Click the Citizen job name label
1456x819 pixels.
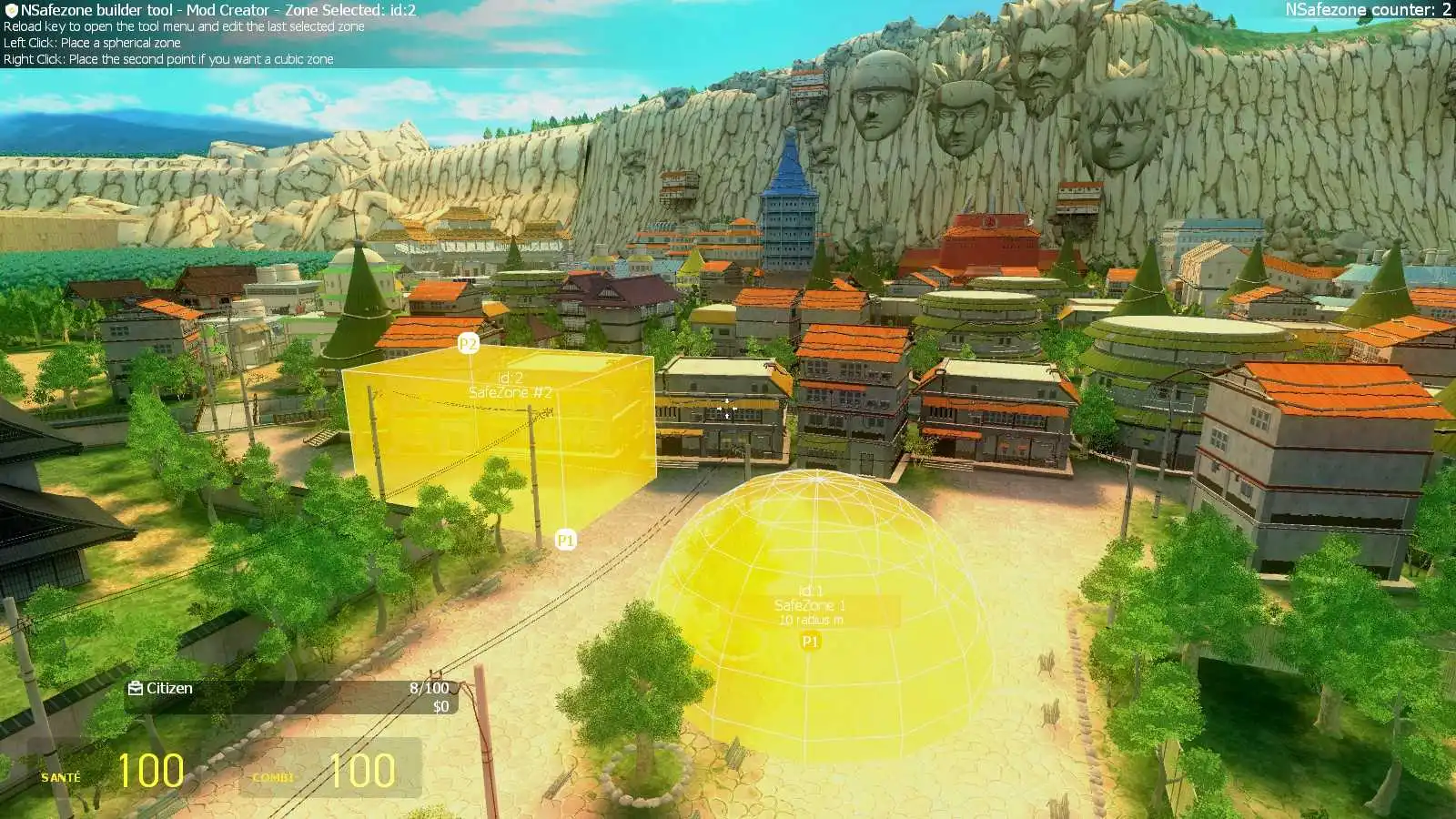tap(169, 689)
